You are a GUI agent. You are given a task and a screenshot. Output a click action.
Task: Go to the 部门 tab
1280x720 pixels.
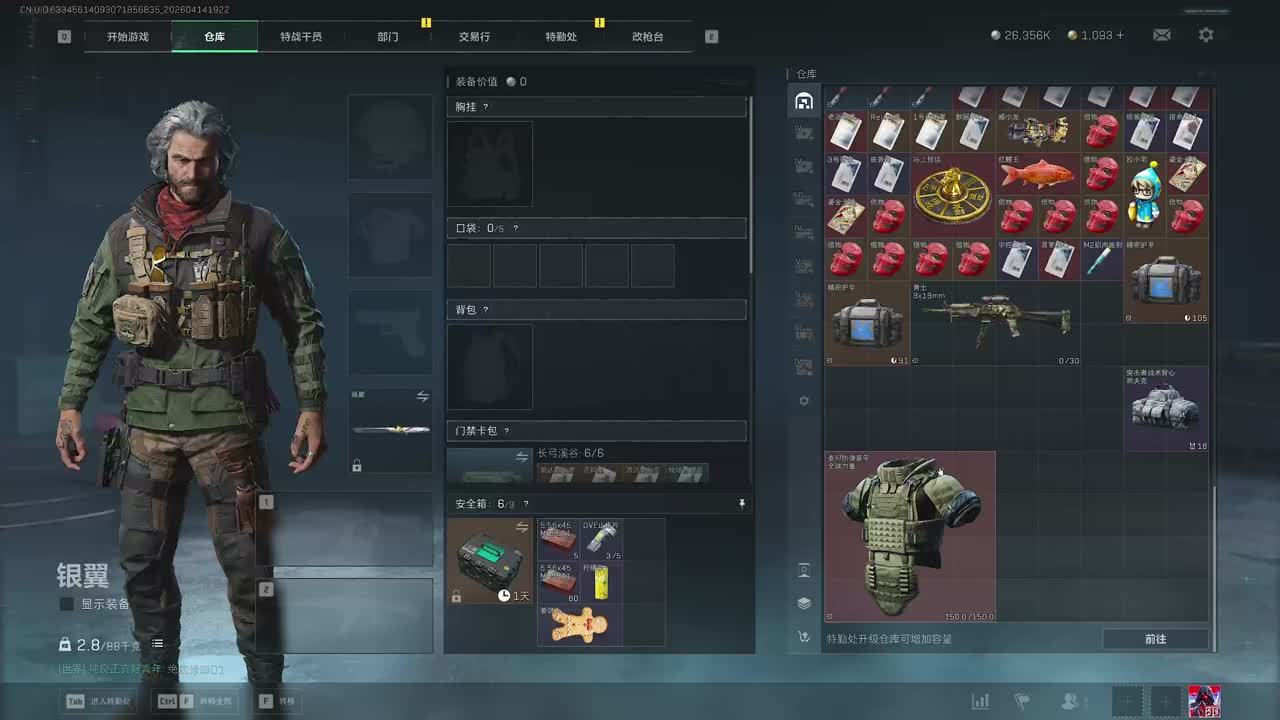click(388, 37)
